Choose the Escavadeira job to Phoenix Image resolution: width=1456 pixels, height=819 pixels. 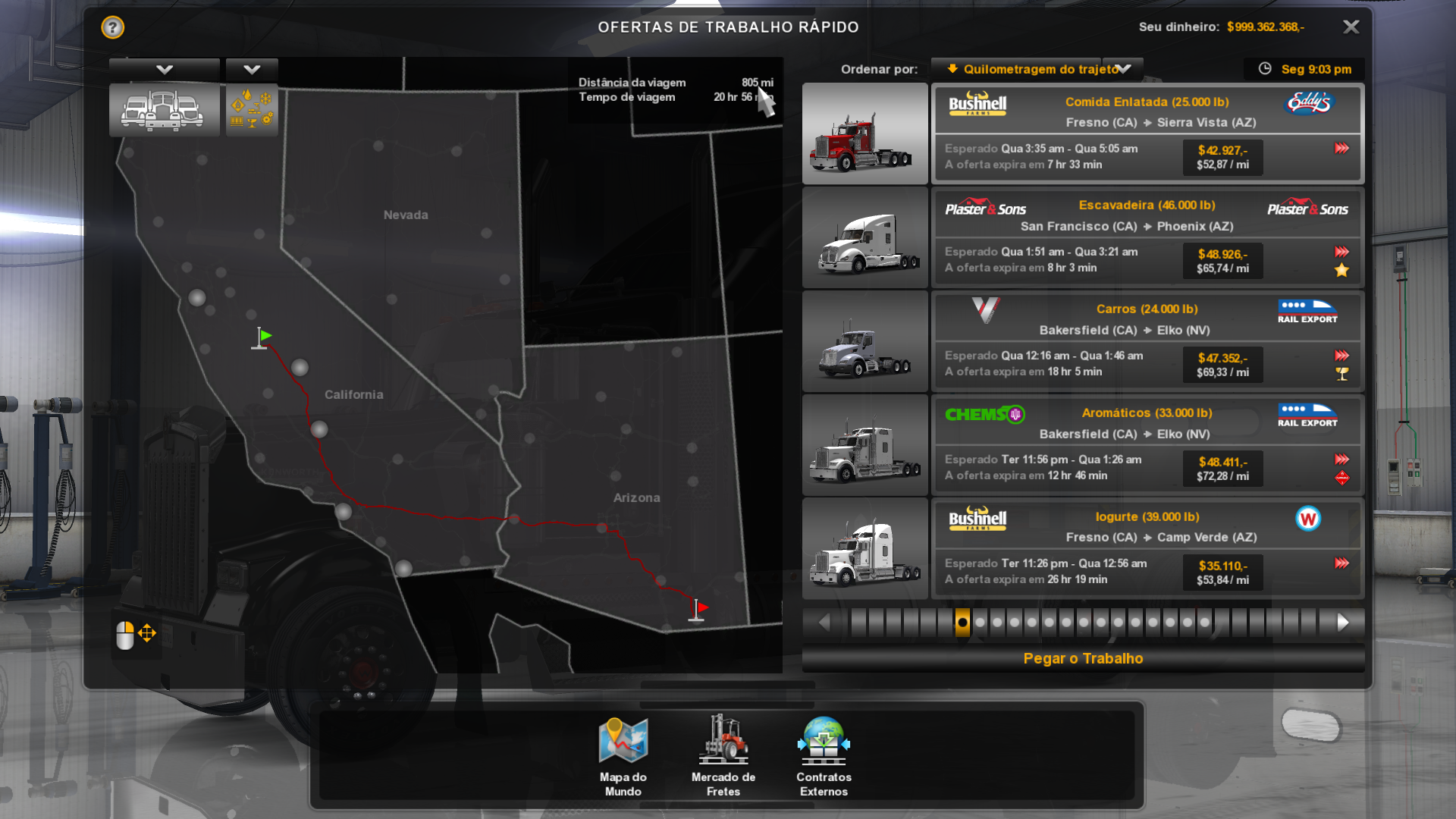pyautogui.click(x=1147, y=237)
